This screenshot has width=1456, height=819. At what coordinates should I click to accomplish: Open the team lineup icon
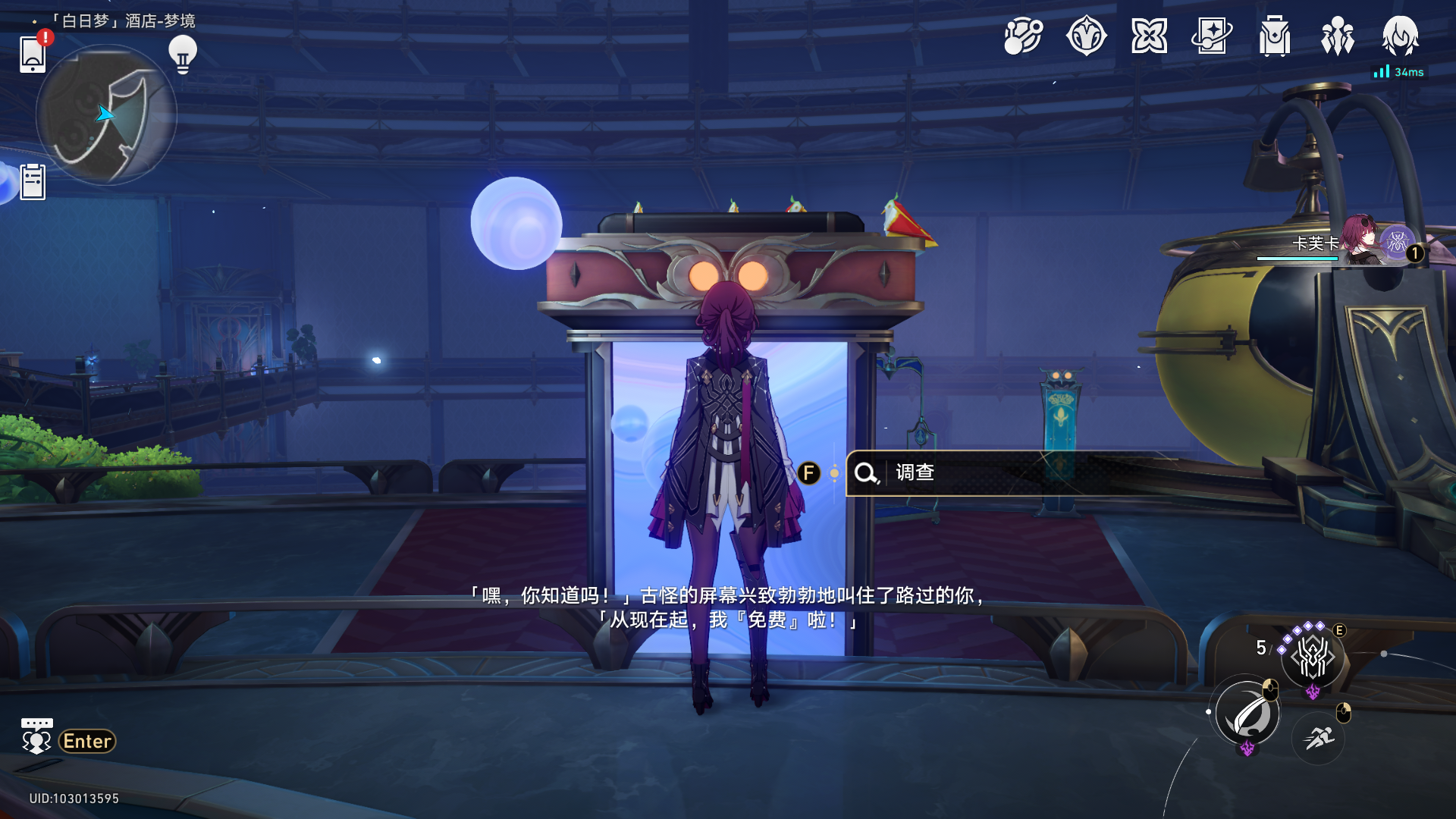pyautogui.click(x=1338, y=36)
